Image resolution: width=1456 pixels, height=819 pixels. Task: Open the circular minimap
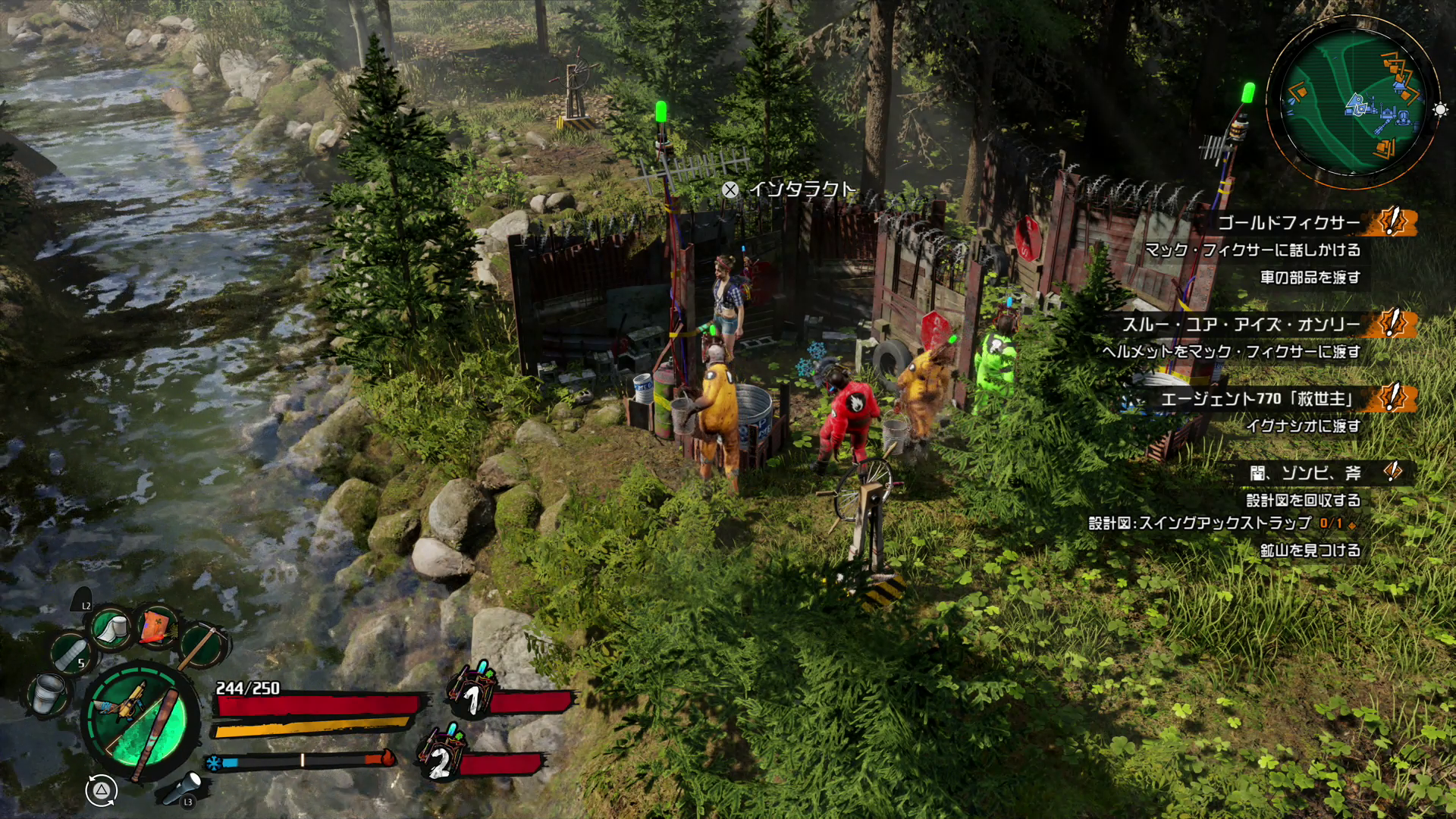[x=1353, y=103]
